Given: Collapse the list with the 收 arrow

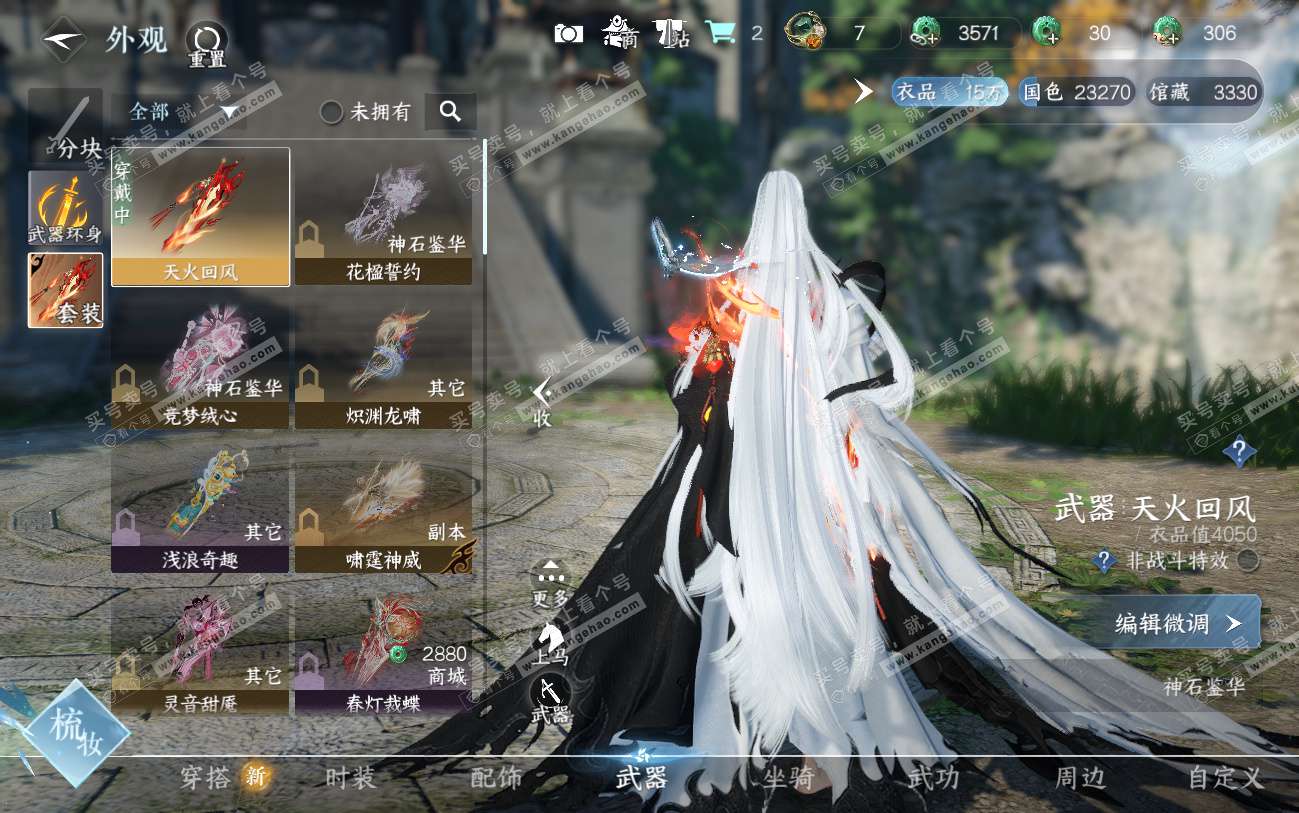Looking at the screenshot, I should click(x=542, y=398).
